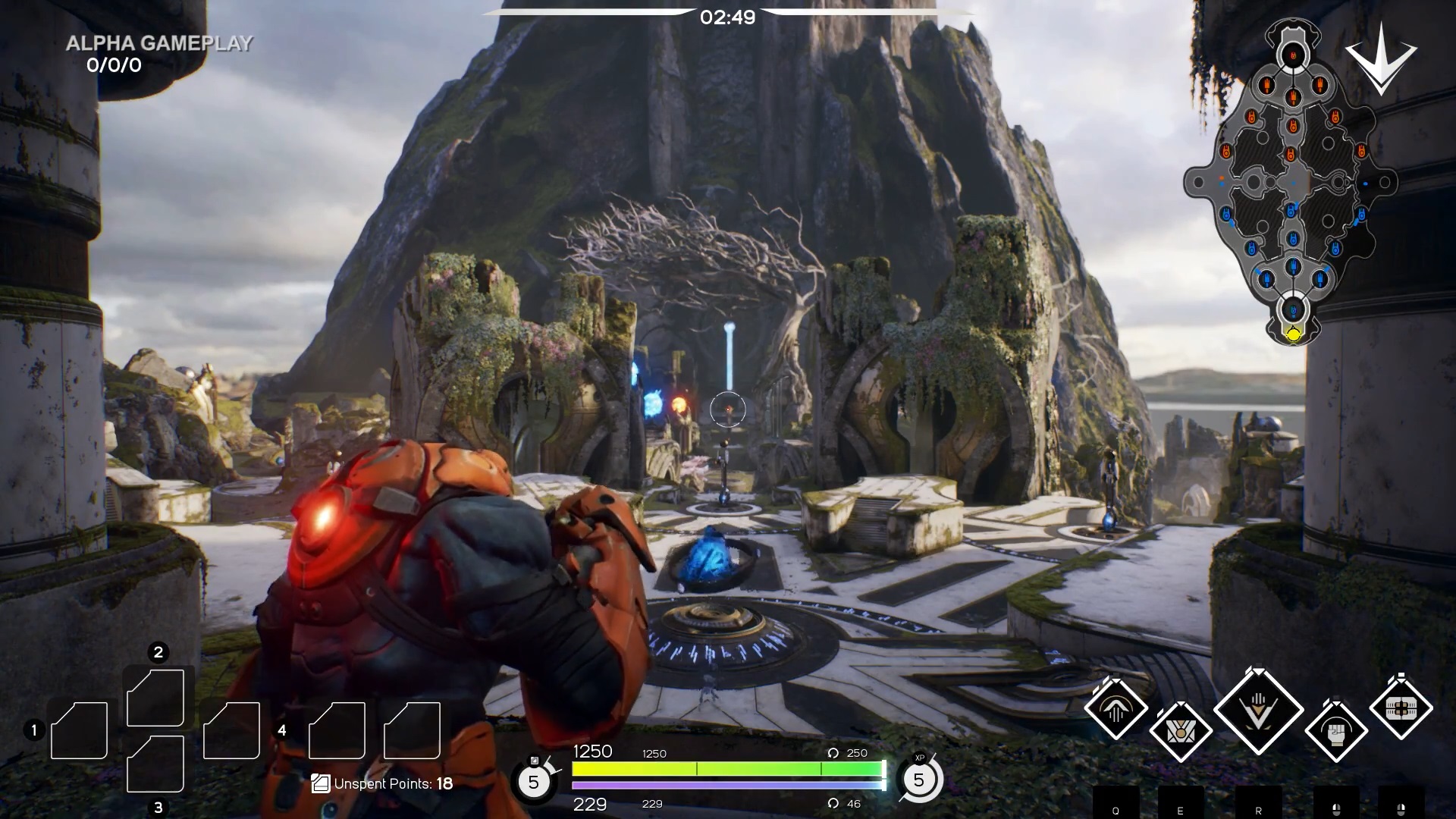Use the medal-emblem ability icon

[x=1180, y=732]
